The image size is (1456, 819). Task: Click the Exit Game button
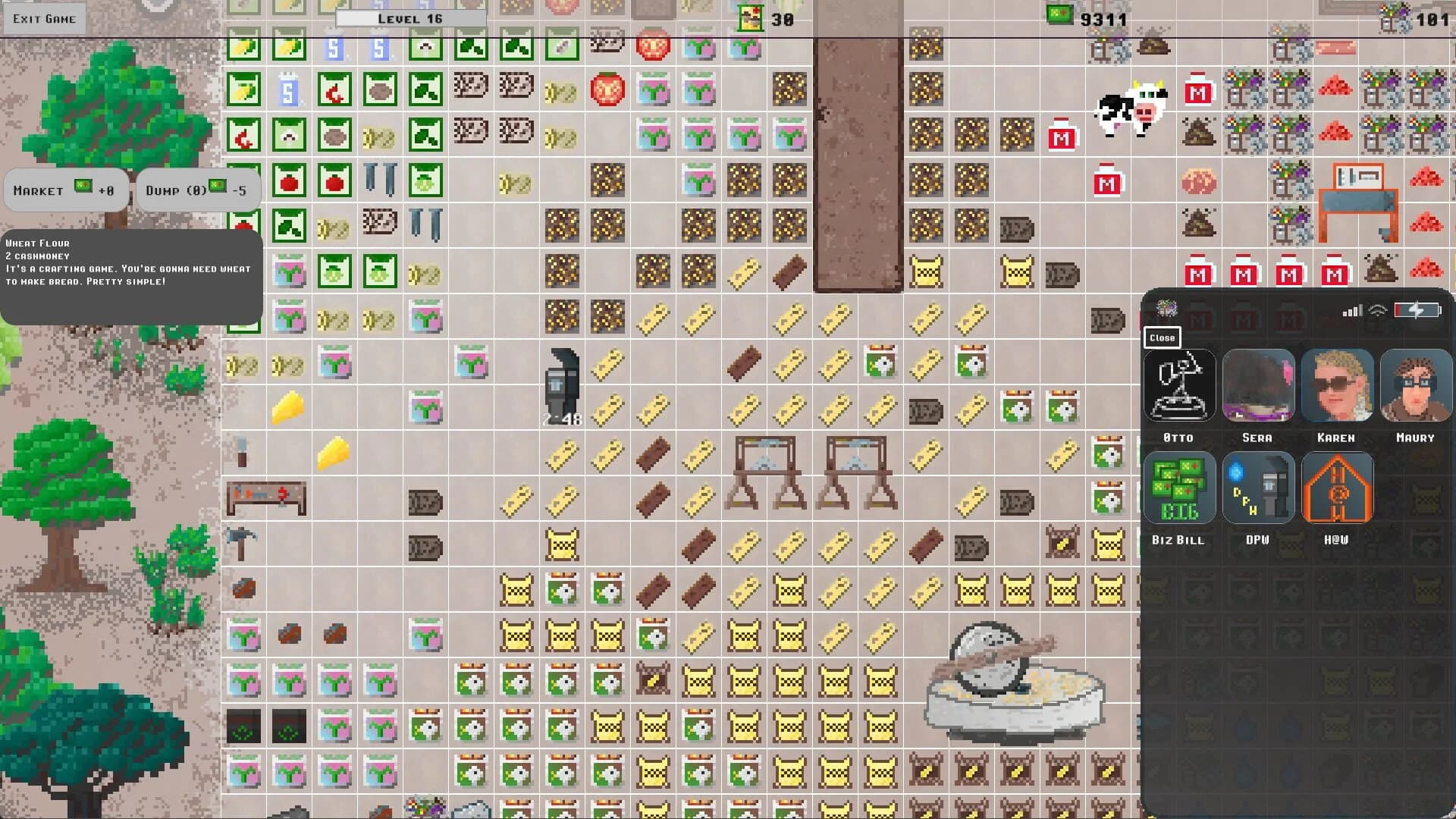44,17
